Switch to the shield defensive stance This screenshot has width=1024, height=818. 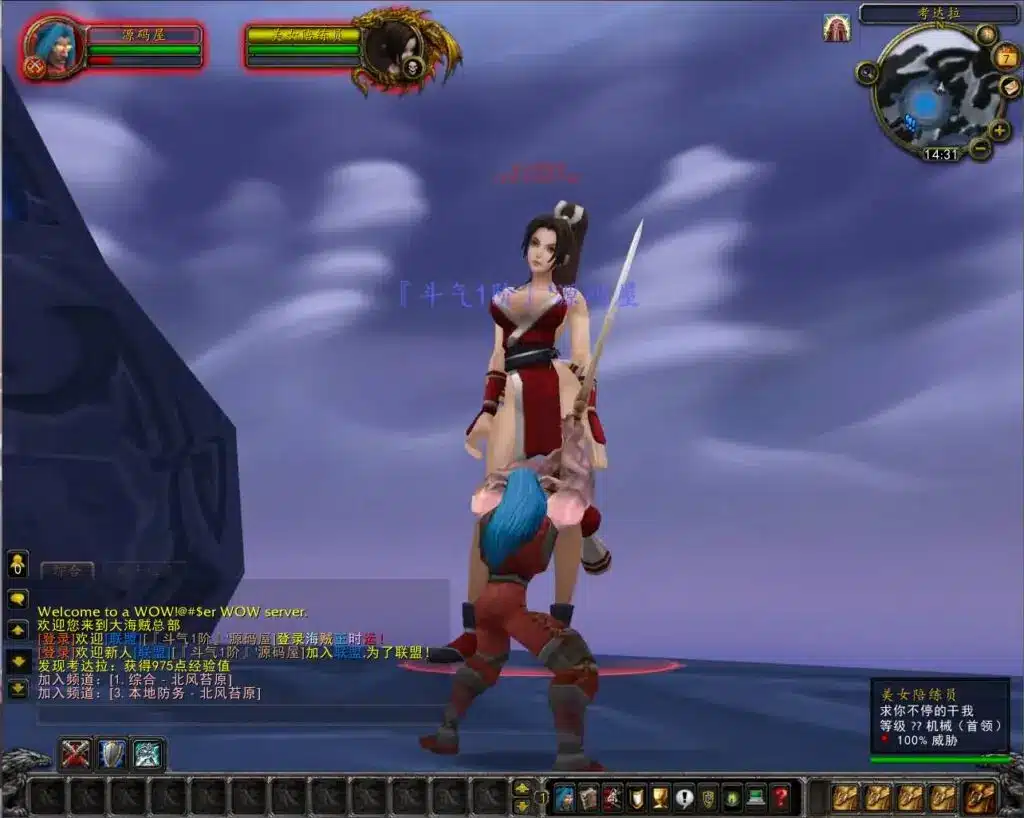pos(112,753)
